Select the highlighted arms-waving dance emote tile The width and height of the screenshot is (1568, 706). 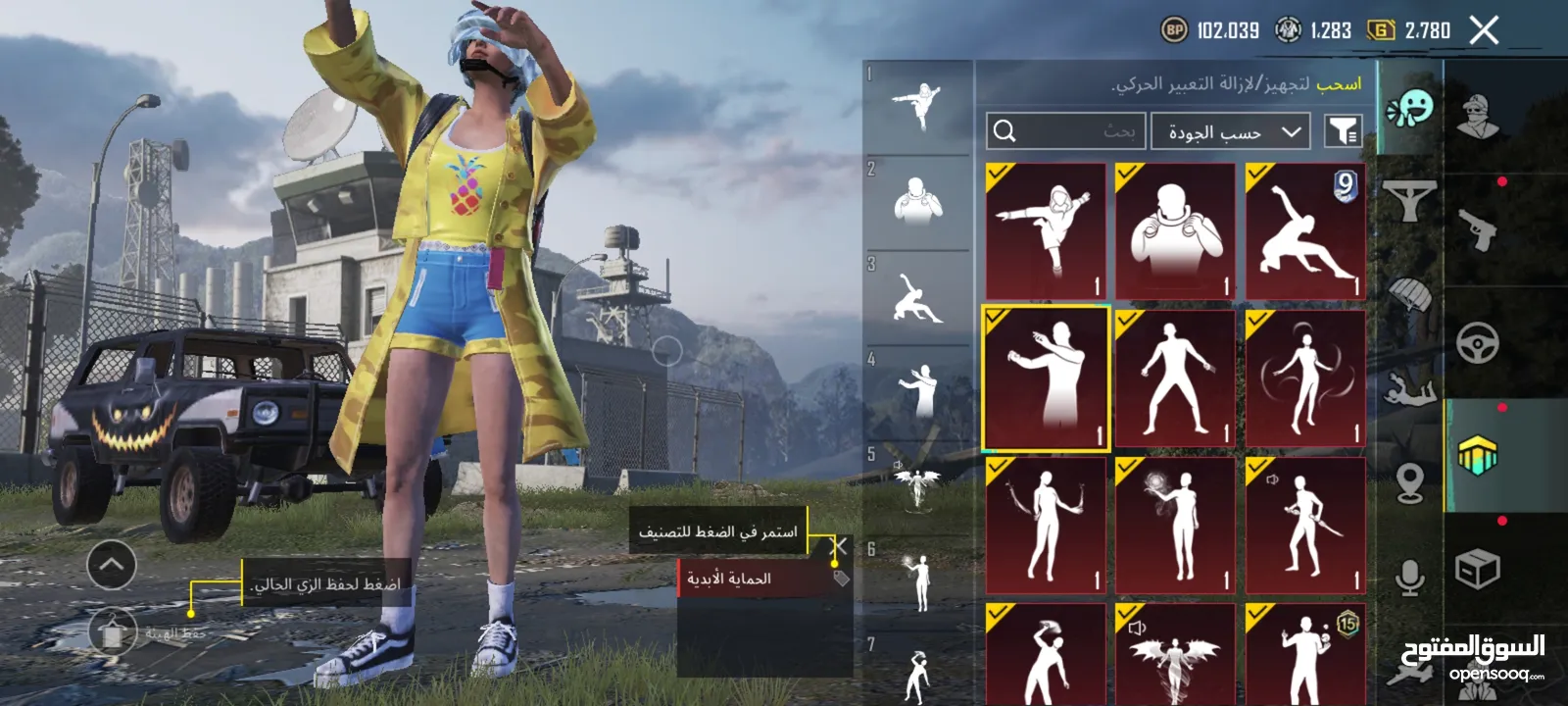pyautogui.click(x=1046, y=379)
